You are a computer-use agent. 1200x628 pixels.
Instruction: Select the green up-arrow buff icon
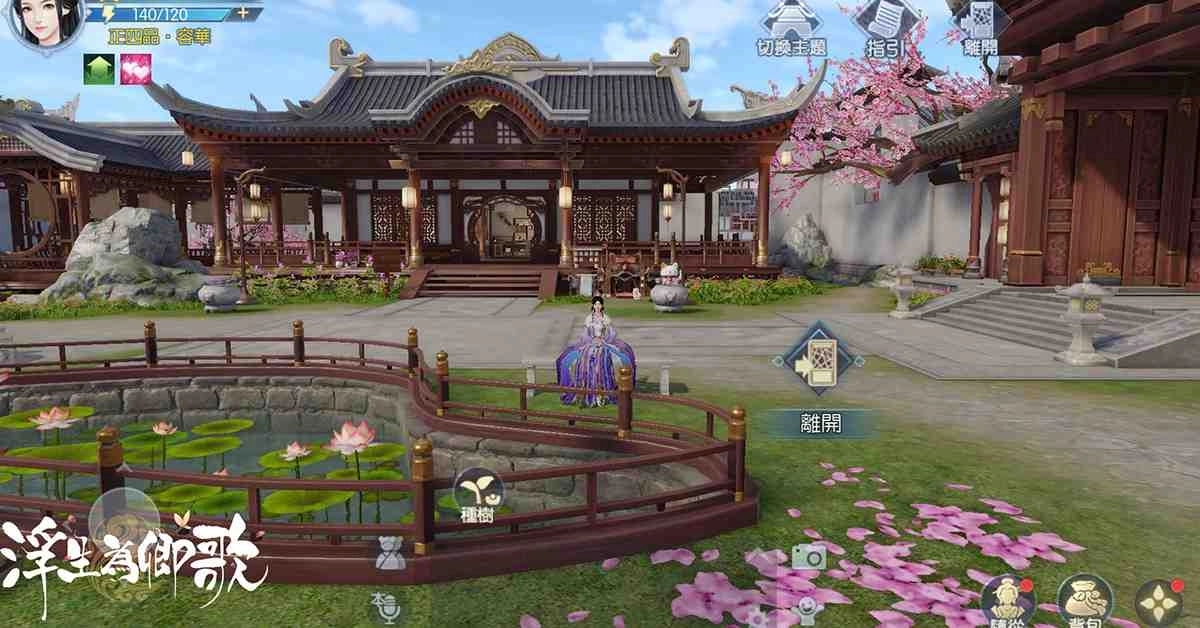click(x=97, y=68)
